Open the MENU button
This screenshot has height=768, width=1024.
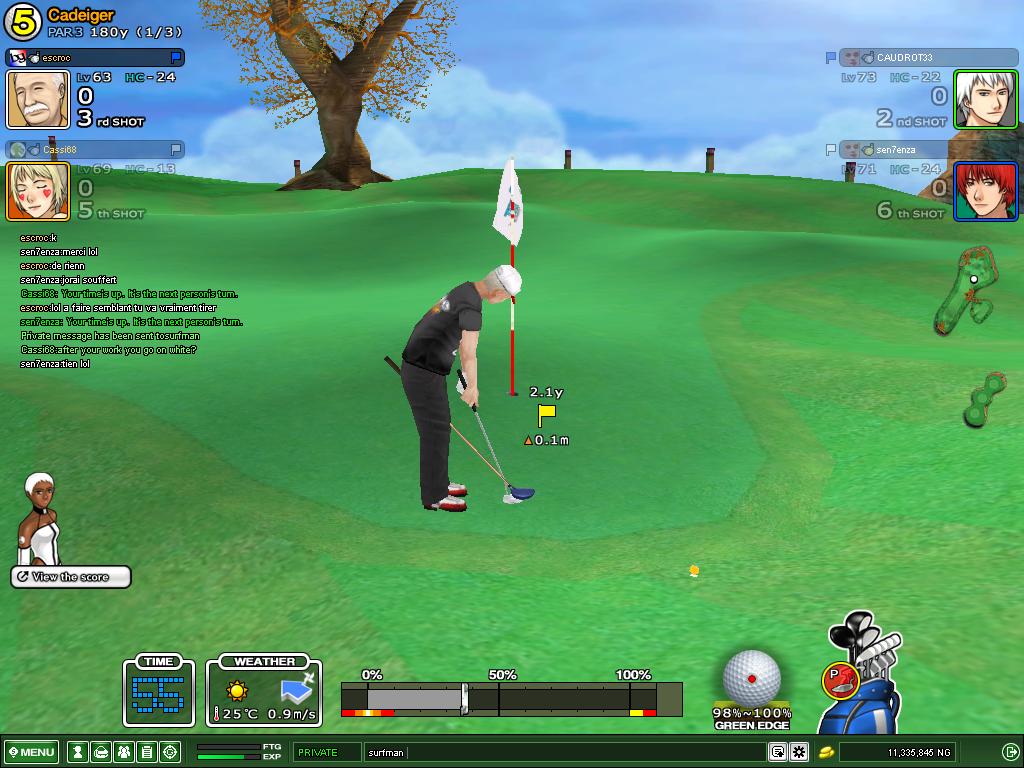pos(31,752)
